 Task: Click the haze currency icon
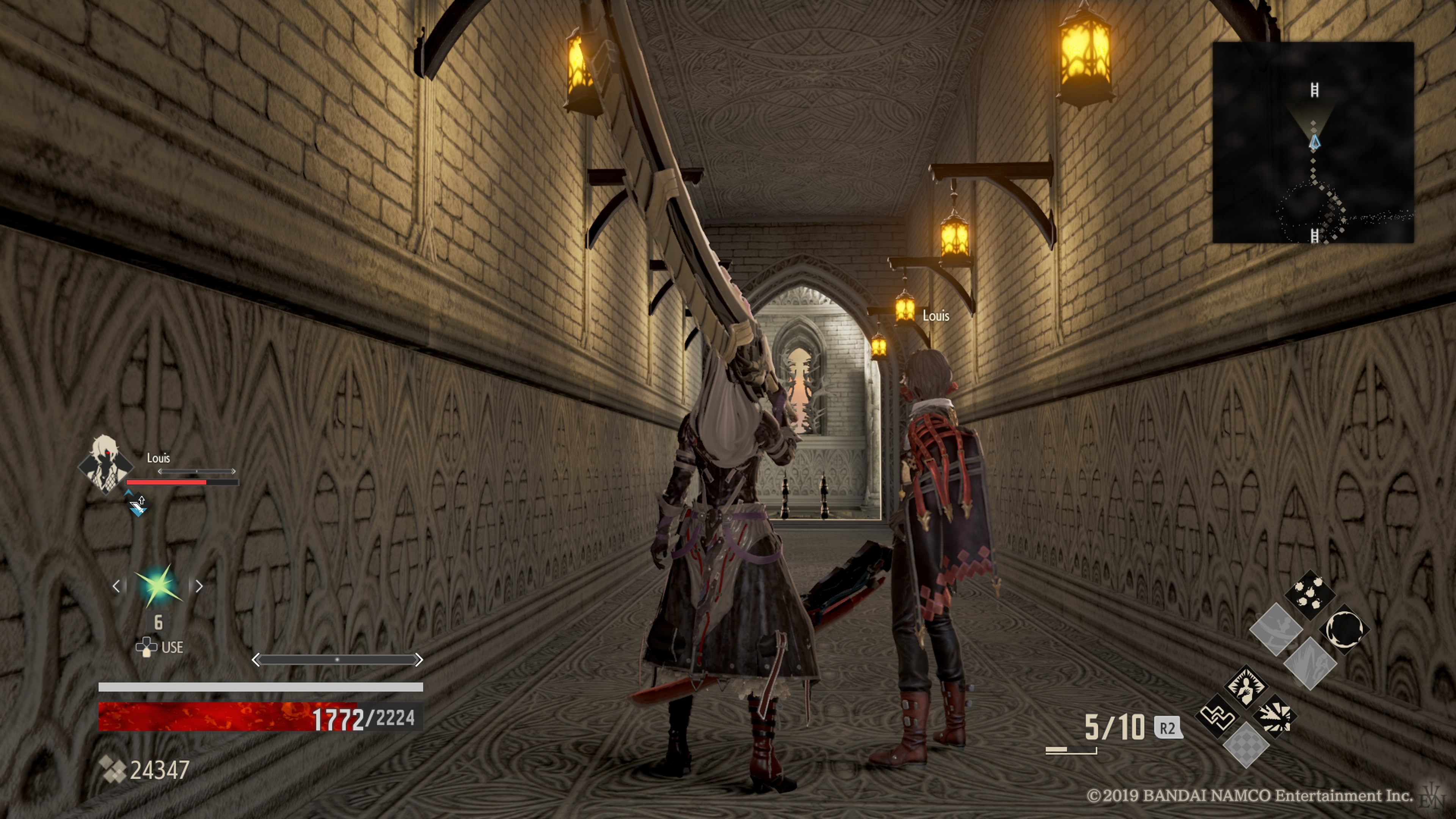tap(113, 769)
